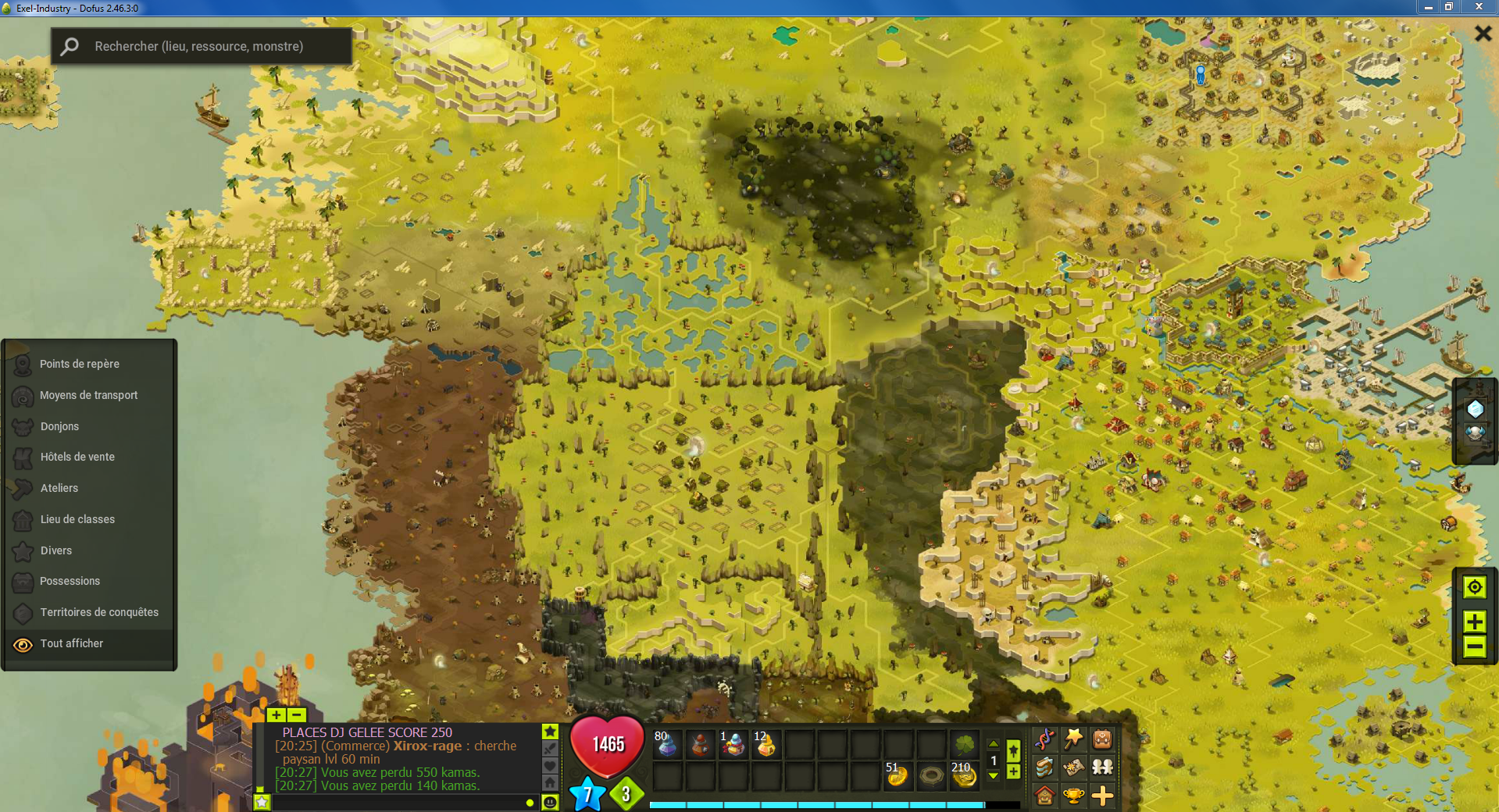Open the Quest journal book icon

point(1044,767)
